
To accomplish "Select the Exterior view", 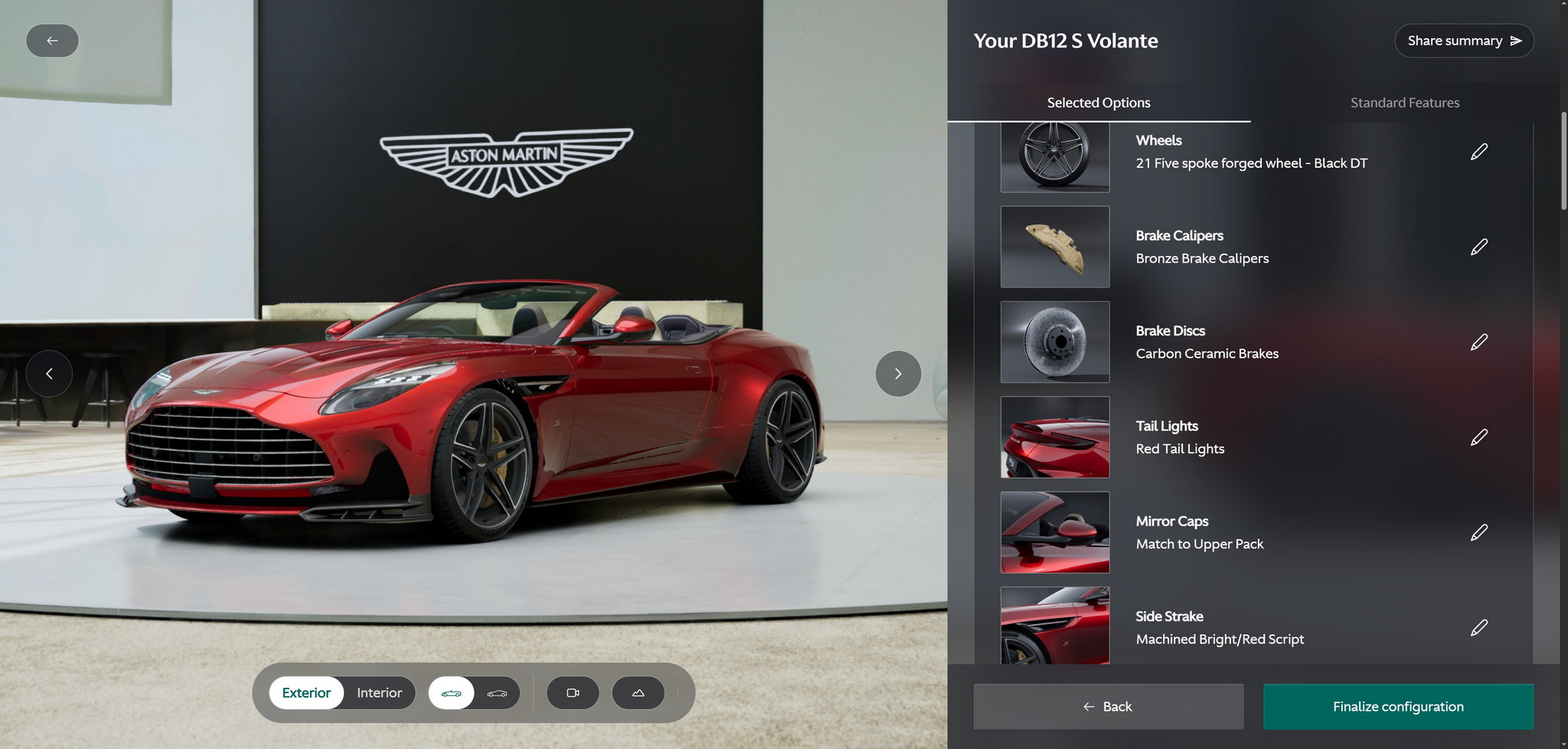I will click(x=306, y=693).
